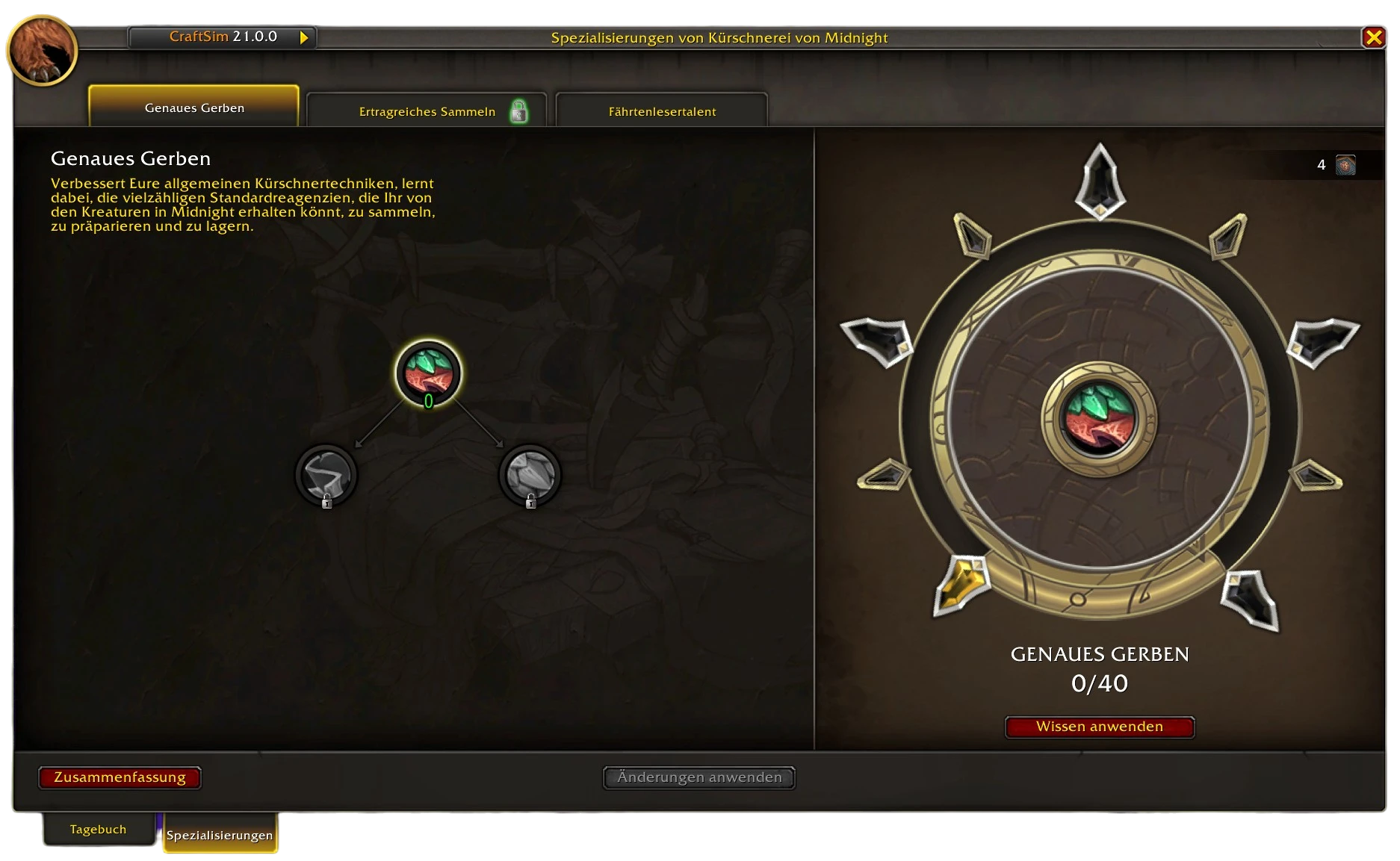Open the Zusammenfassung summary
The image size is (1400, 861).
[x=120, y=777]
